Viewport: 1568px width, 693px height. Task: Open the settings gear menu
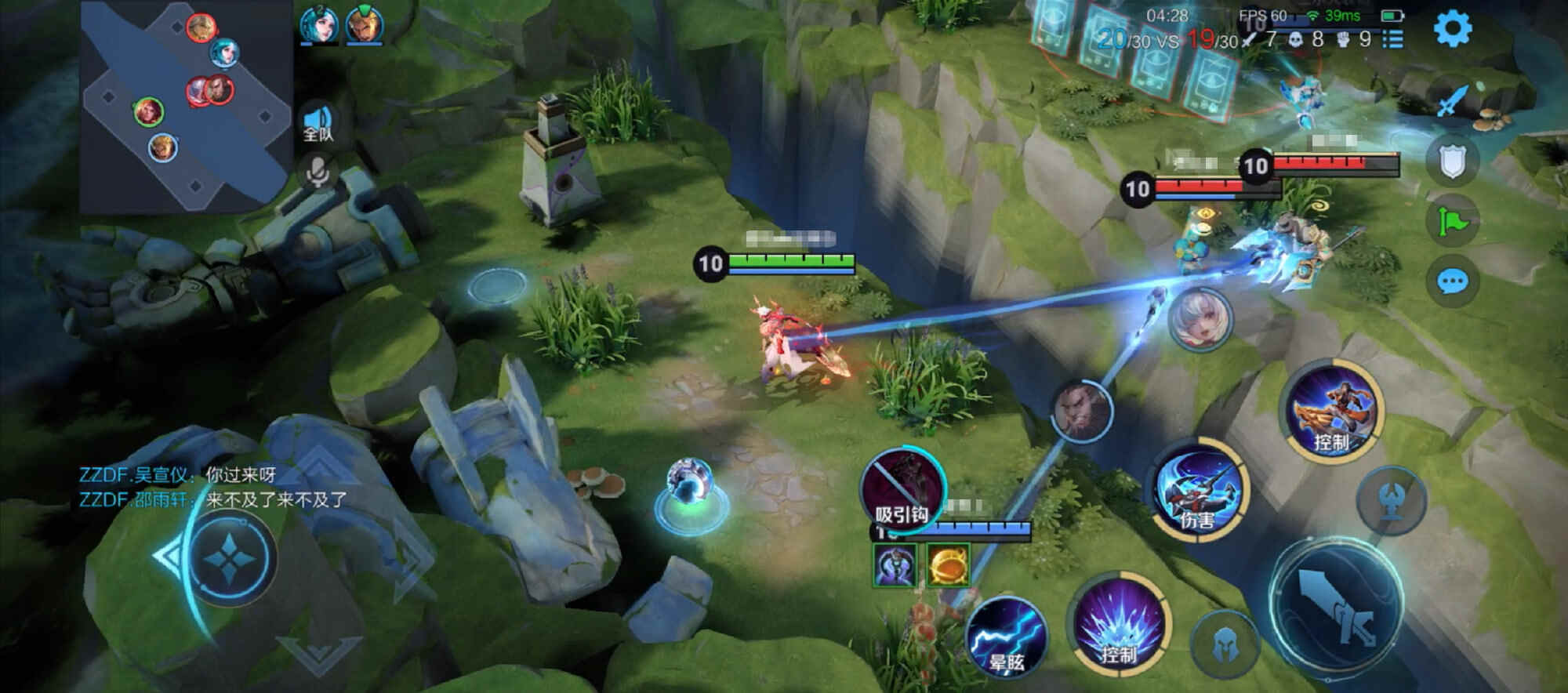(1452, 31)
